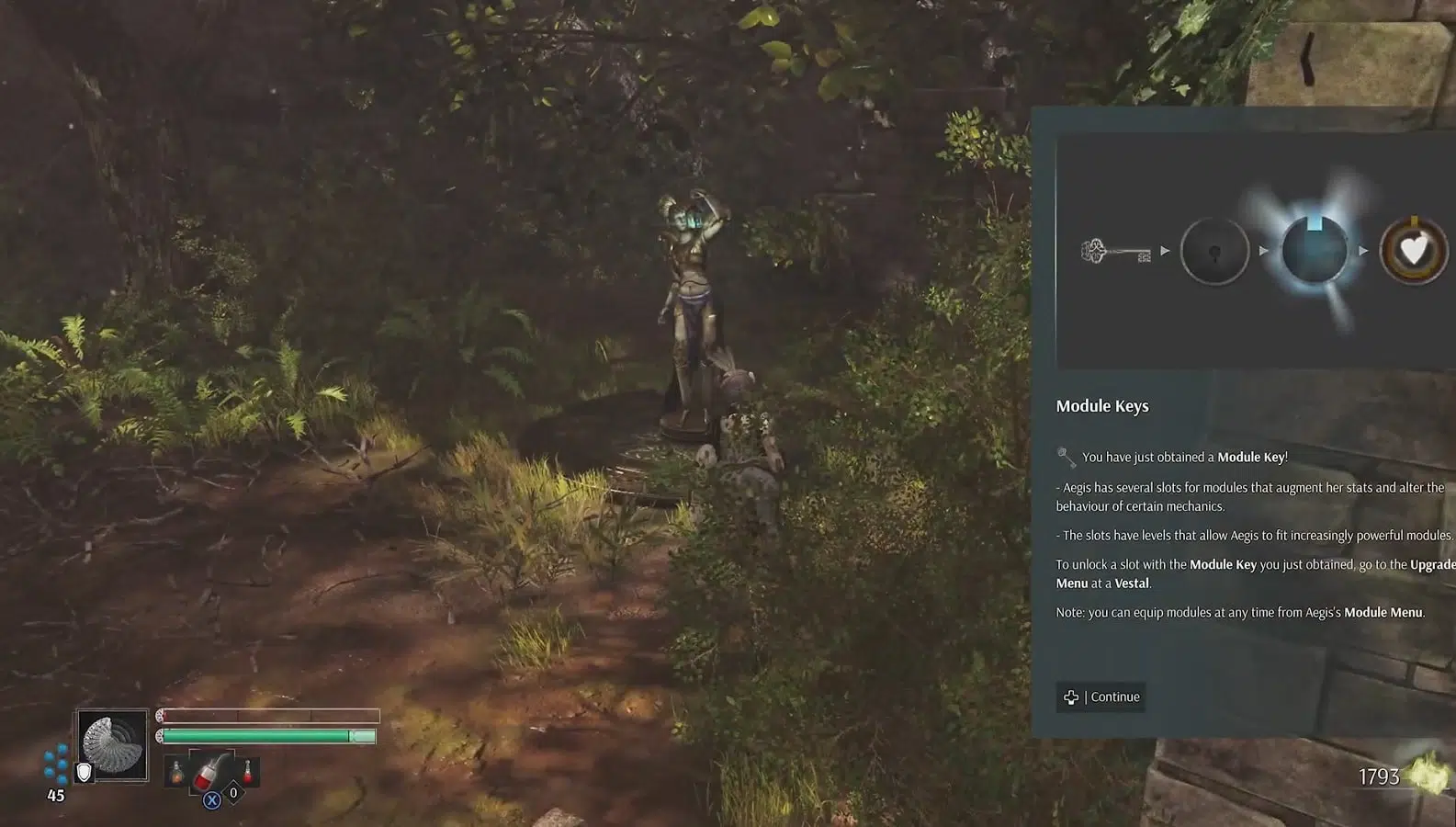This screenshot has height=827, width=1456.
Task: Click the glowing blue unlocked slot illustration
Action: coord(1315,250)
